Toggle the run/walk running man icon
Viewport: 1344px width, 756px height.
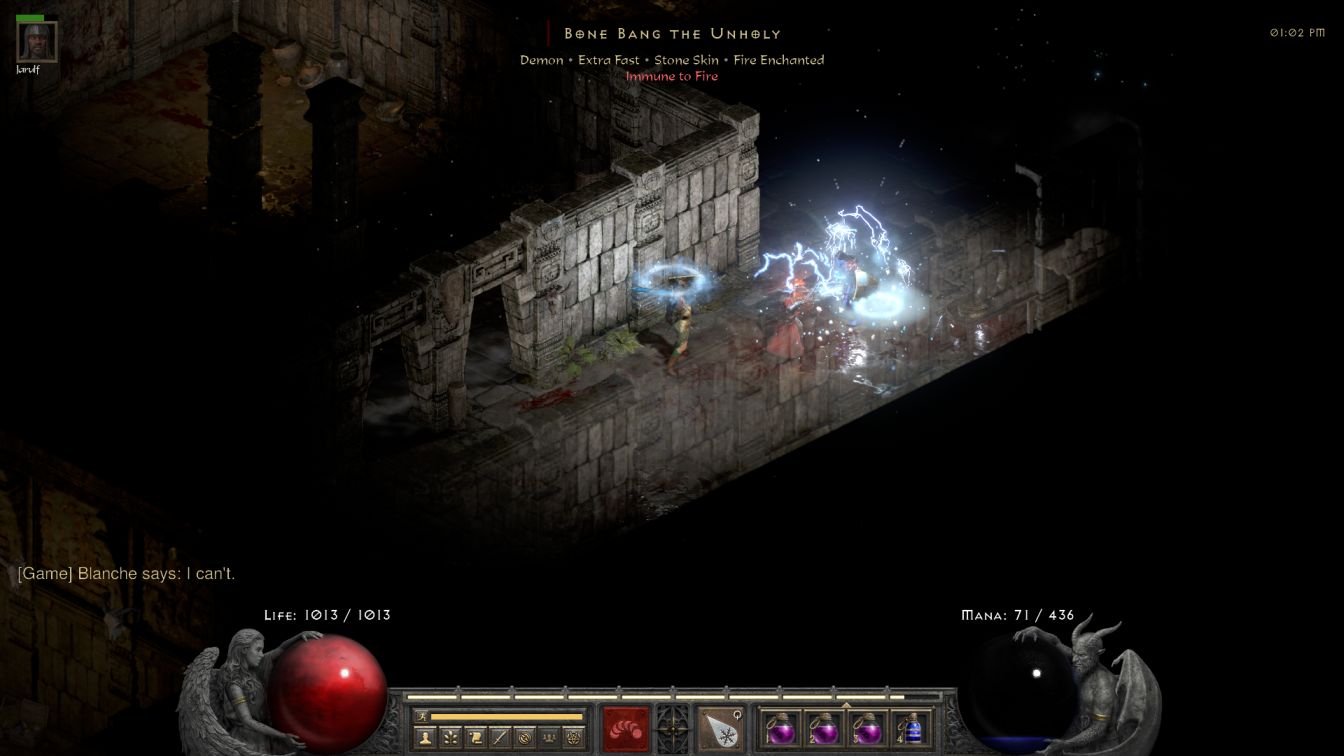point(421,716)
